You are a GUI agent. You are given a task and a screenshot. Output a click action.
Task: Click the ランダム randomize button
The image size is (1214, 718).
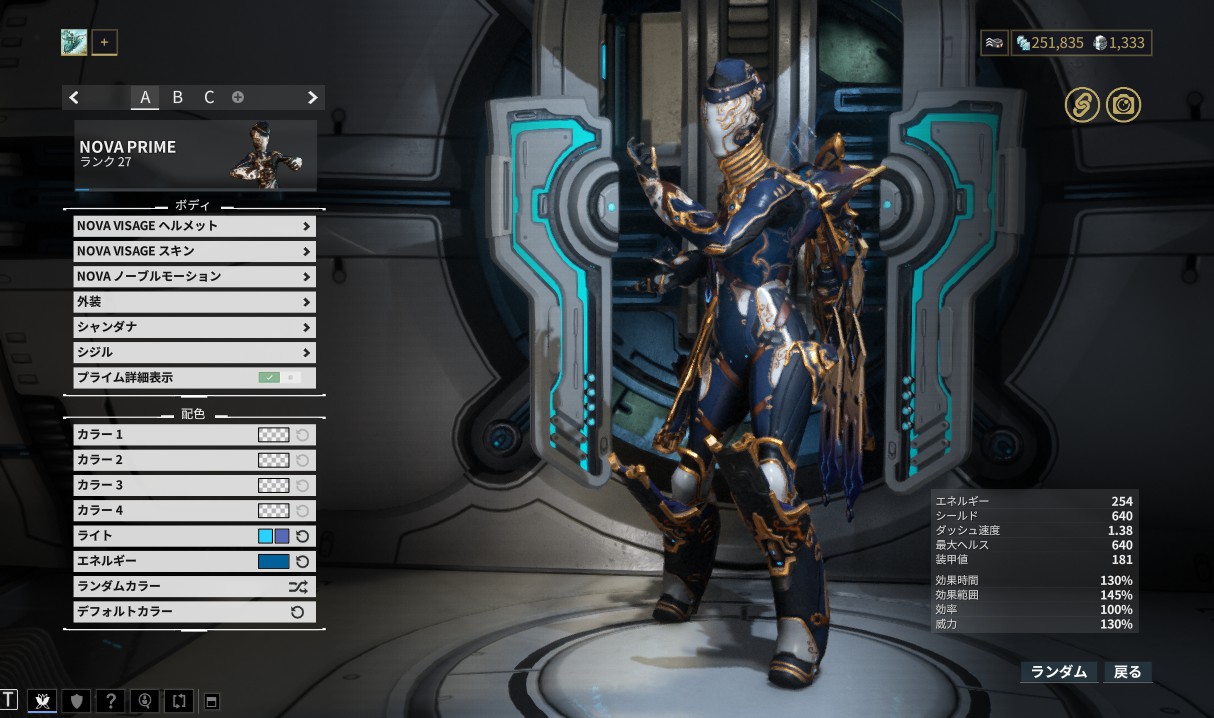coord(1058,672)
